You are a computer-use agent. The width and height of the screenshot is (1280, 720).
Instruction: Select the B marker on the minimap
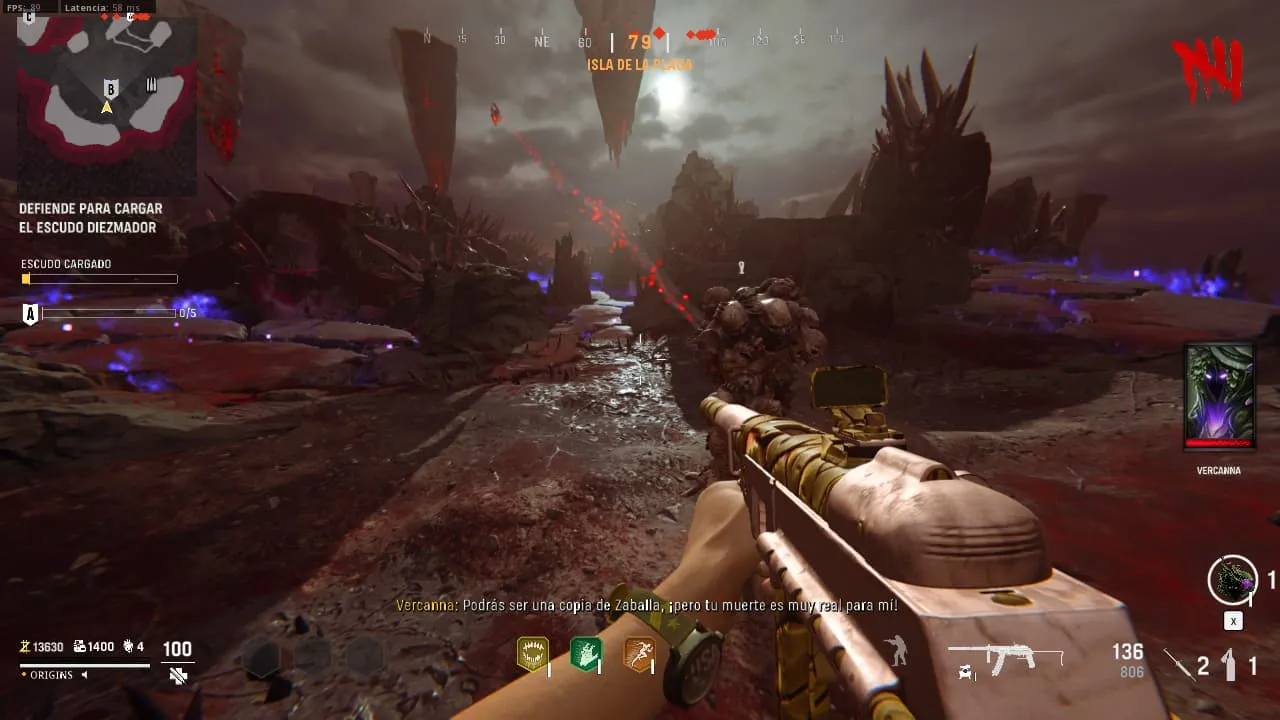pos(111,88)
